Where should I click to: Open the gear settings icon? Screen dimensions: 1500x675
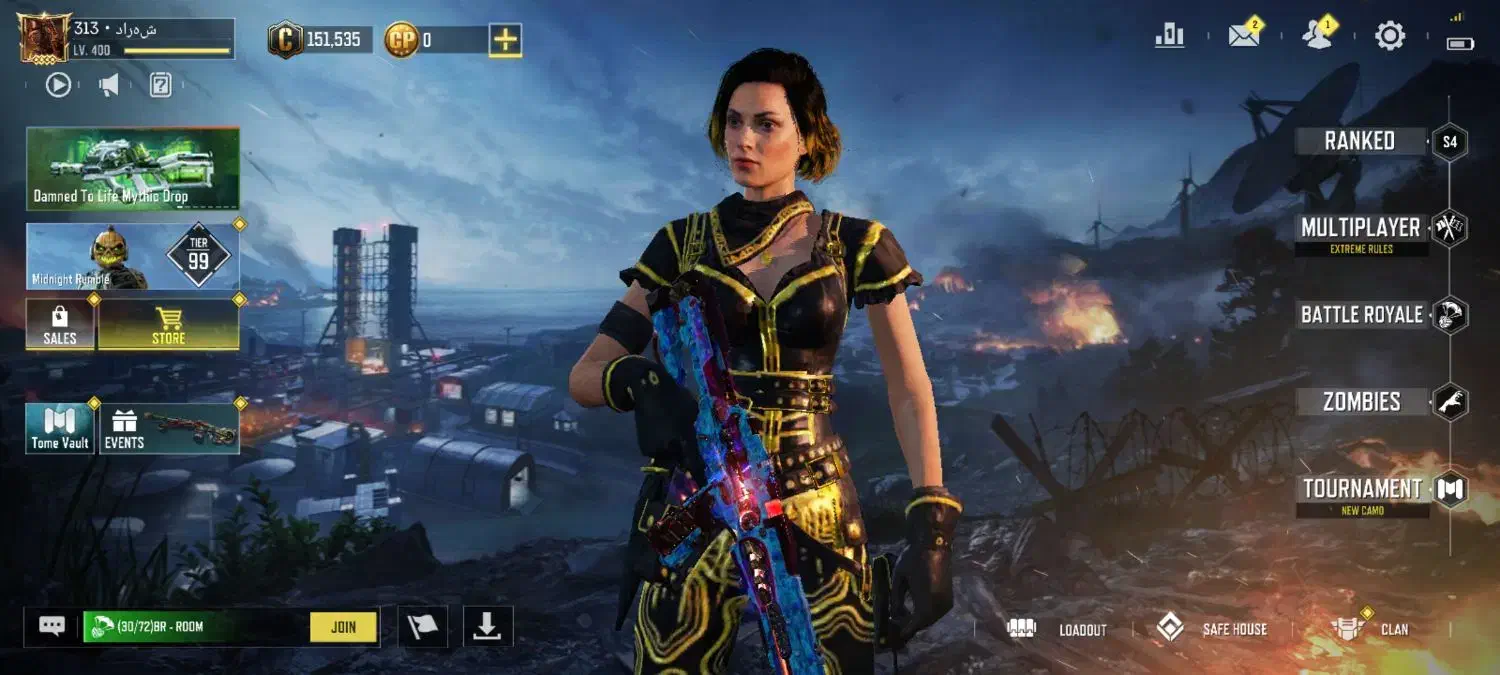click(1390, 36)
